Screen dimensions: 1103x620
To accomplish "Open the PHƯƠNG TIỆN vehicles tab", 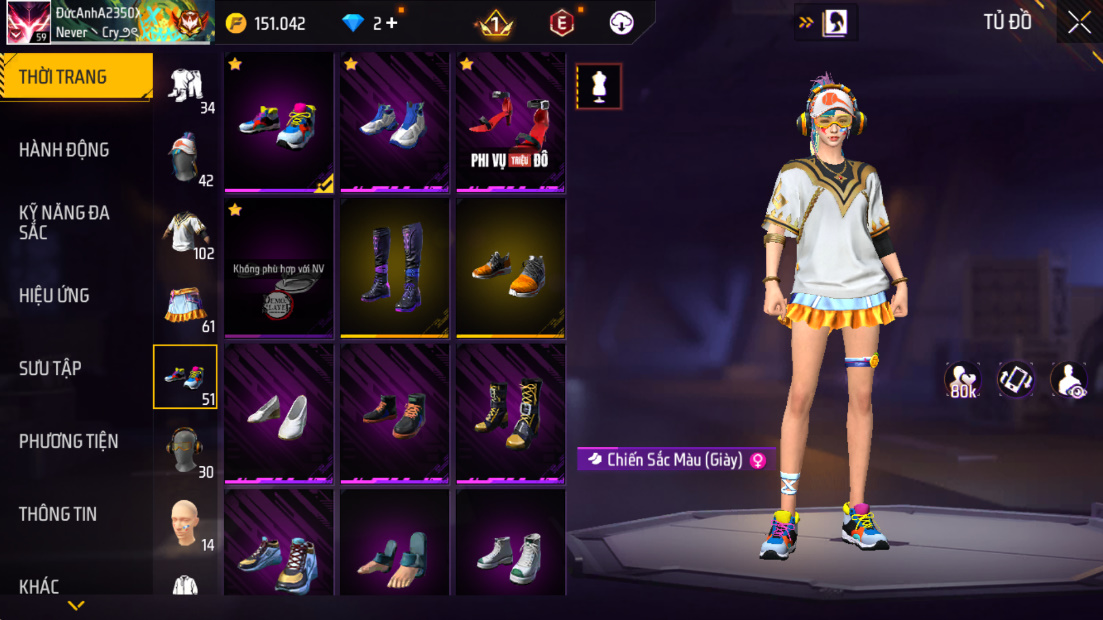I will point(68,441).
